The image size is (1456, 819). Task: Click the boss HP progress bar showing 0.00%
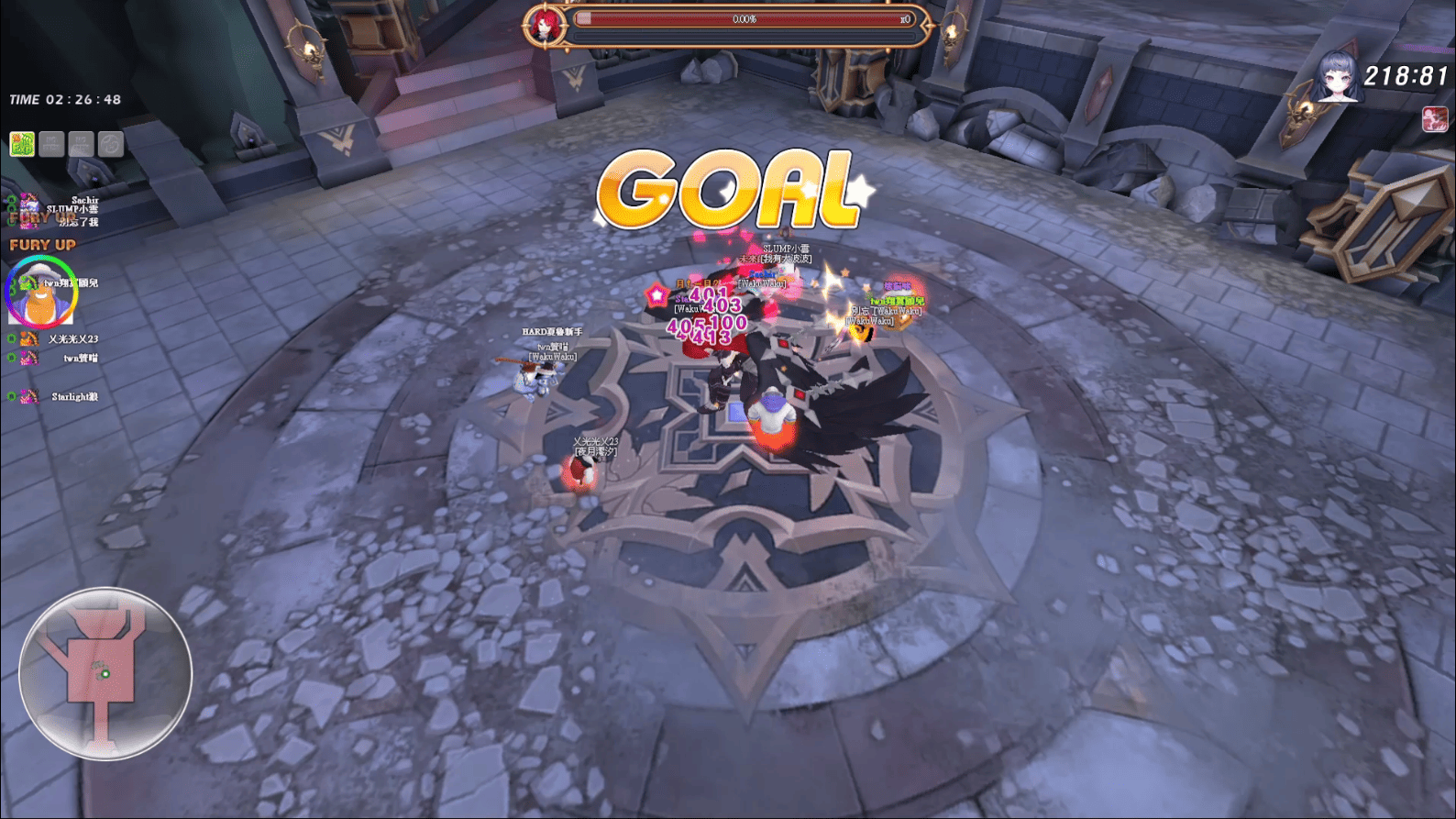tap(743, 18)
